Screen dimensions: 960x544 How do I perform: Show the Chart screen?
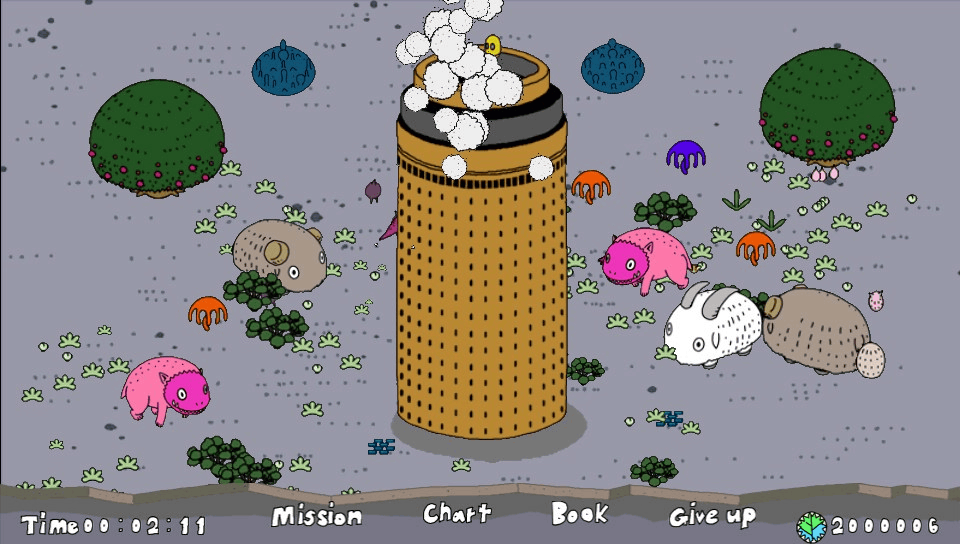457,514
